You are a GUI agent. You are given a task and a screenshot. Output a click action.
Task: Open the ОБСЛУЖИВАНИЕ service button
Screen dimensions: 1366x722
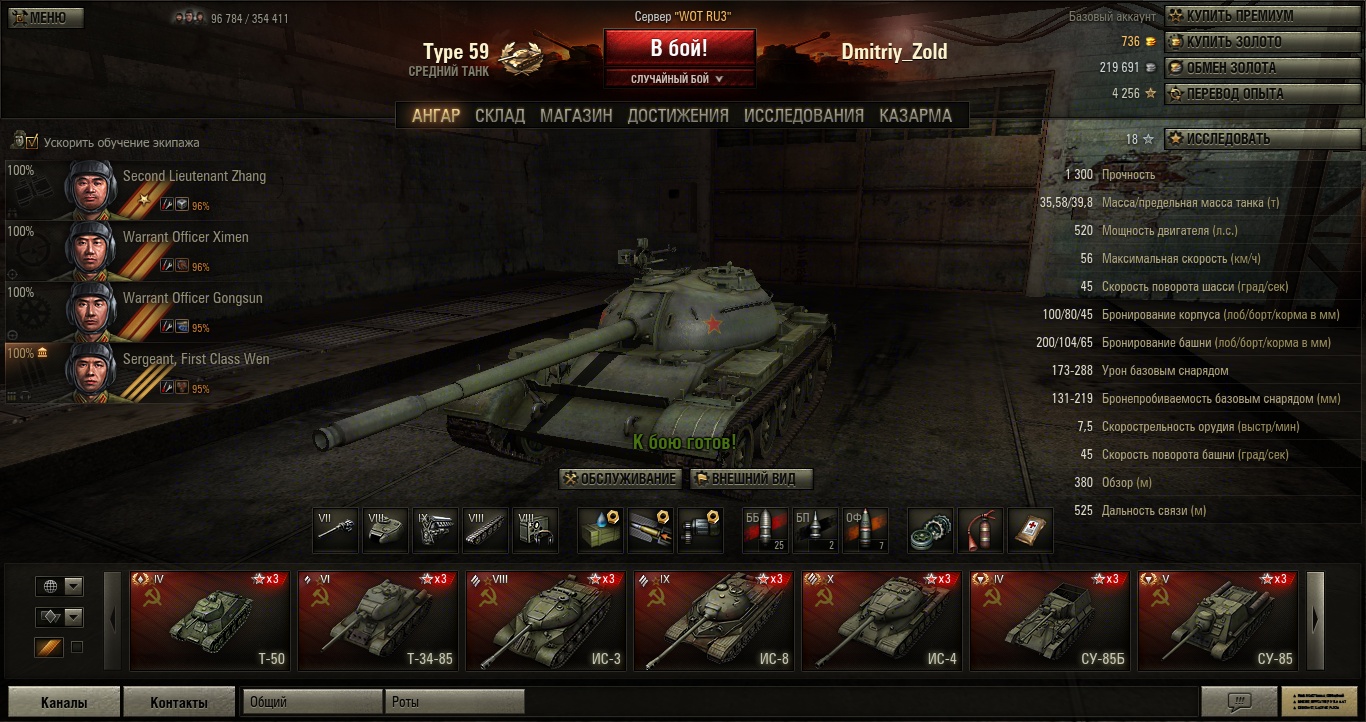point(620,479)
